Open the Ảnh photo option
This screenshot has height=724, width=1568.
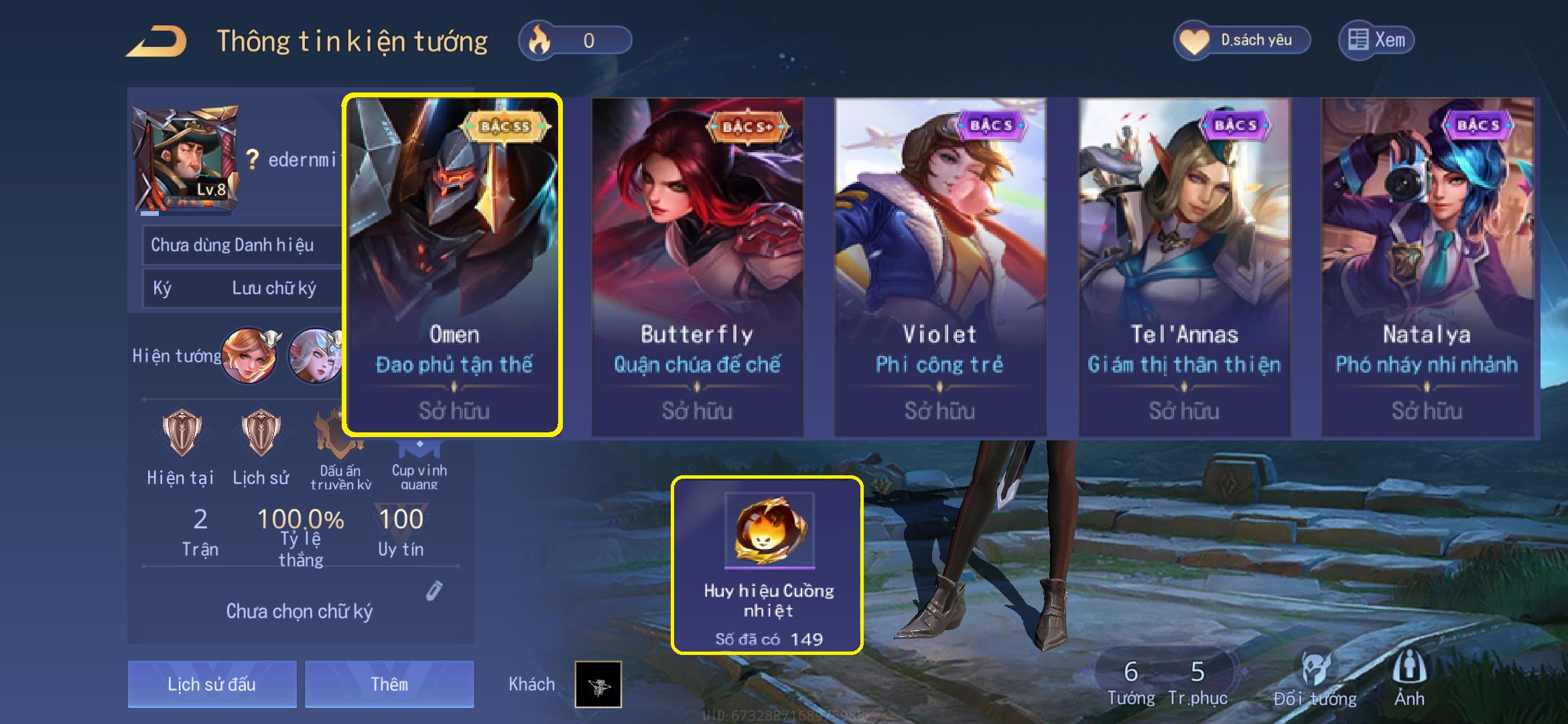pyautogui.click(x=1409, y=678)
